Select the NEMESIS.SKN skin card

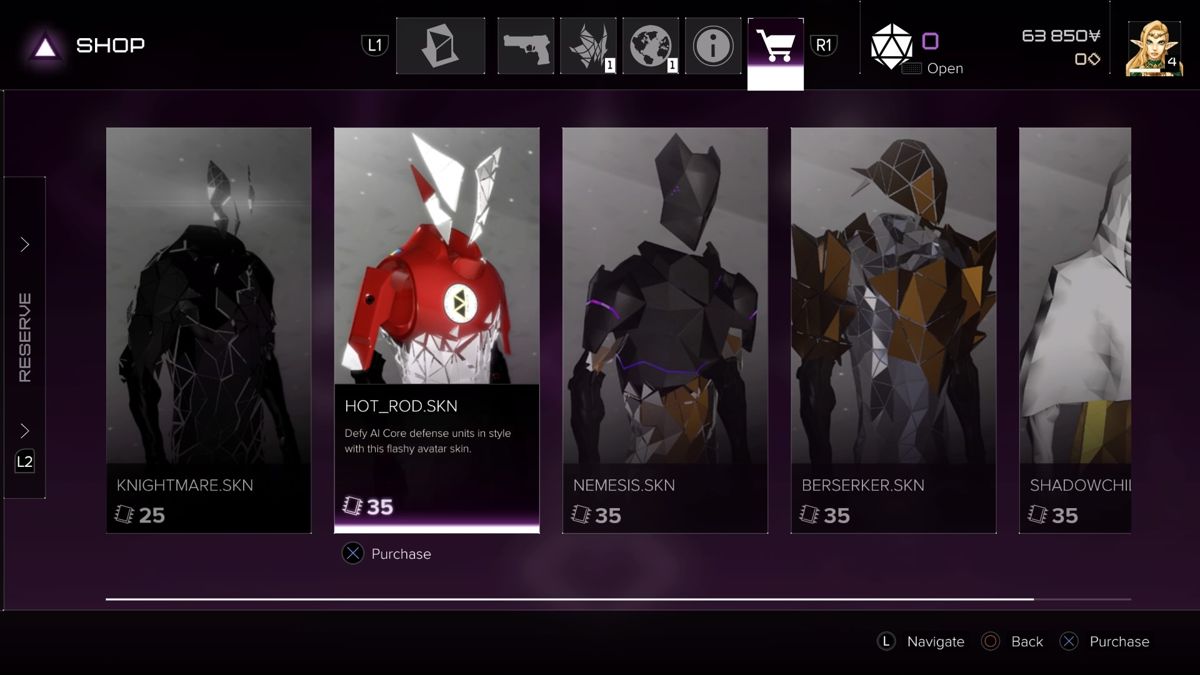tap(665, 330)
